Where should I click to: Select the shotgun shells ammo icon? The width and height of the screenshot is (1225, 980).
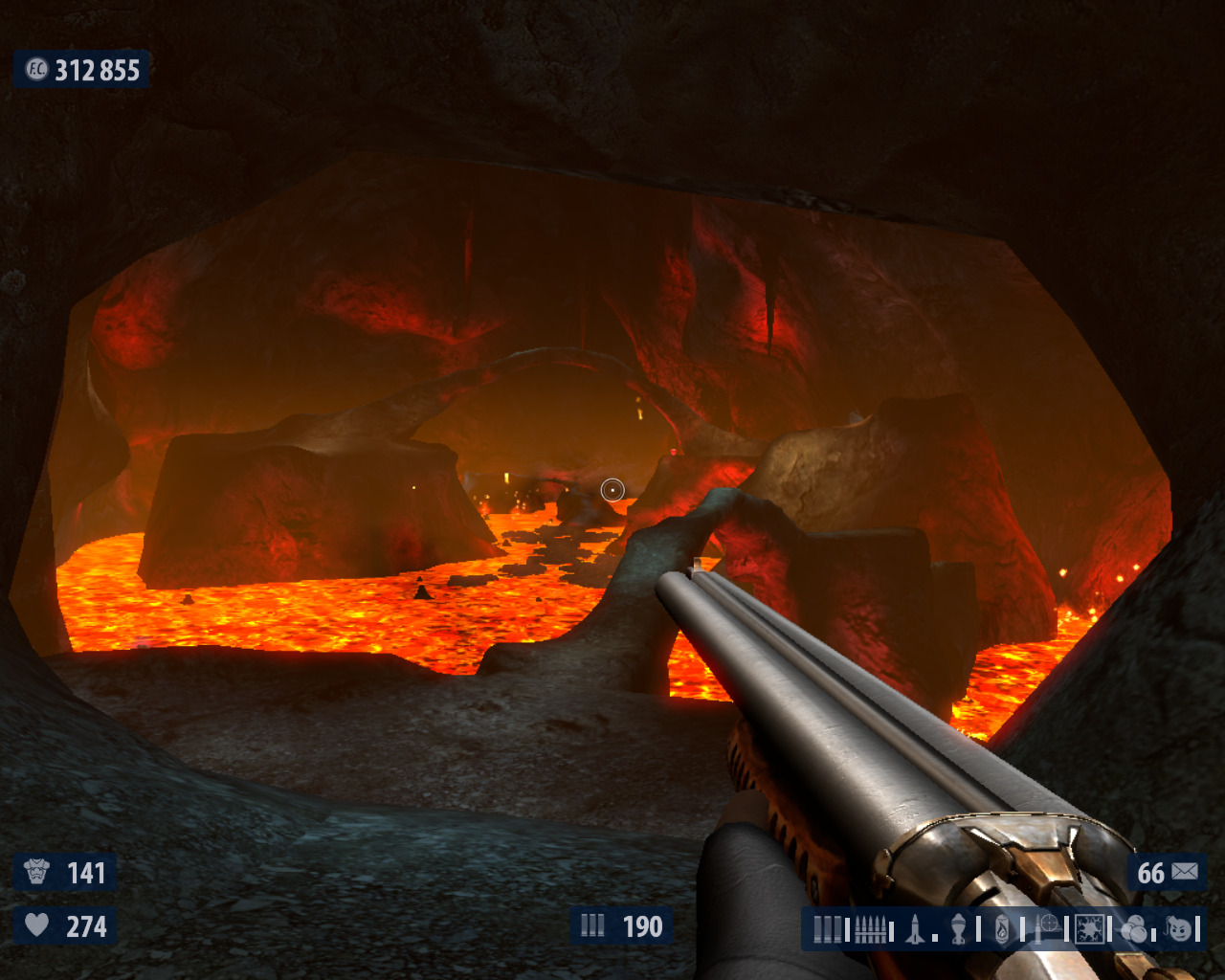click(x=828, y=929)
